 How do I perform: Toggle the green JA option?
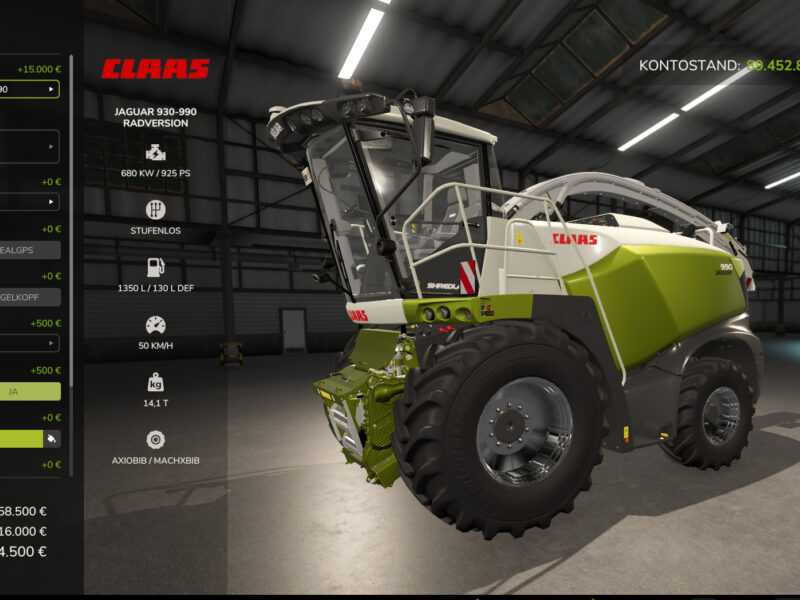pos(29,391)
